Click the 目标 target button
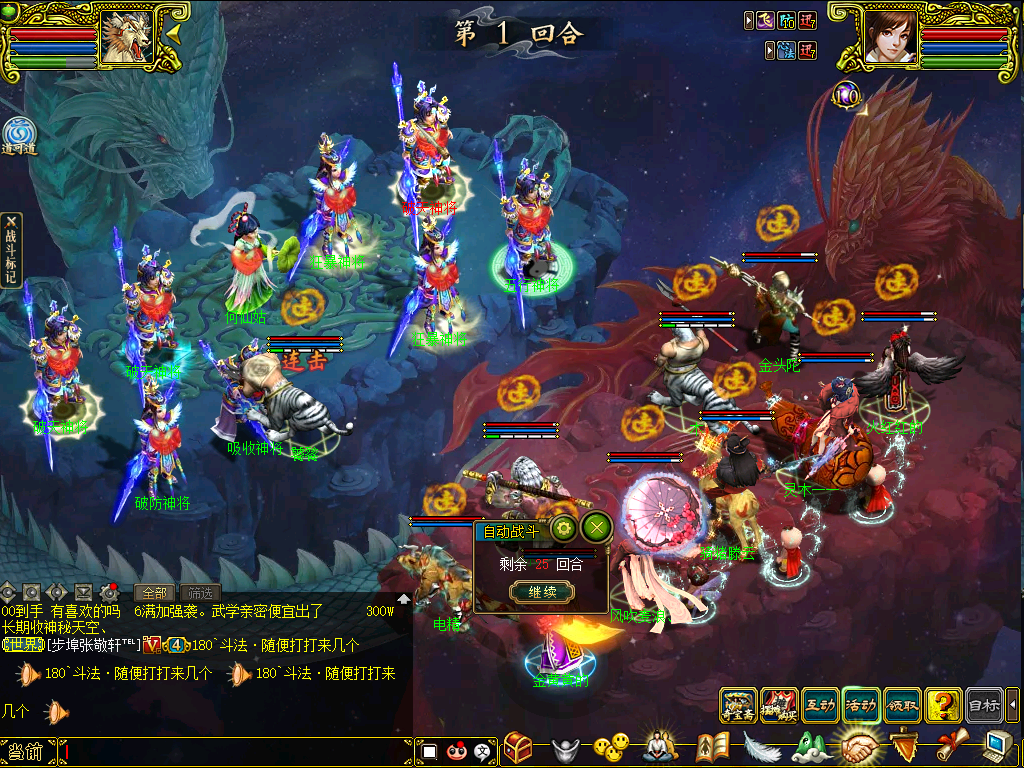 984,705
